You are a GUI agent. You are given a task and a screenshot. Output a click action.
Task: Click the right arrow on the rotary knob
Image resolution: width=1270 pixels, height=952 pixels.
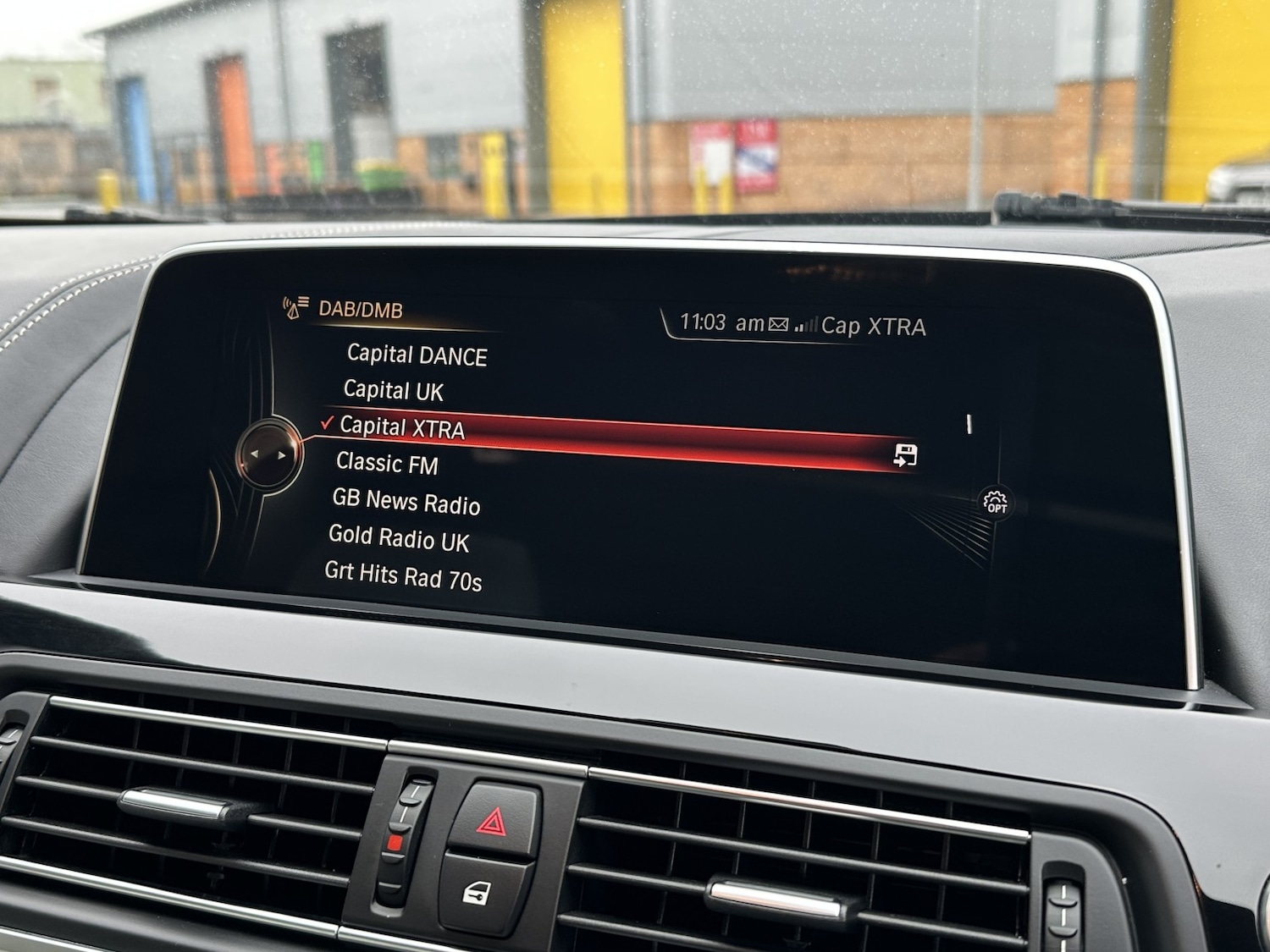pos(282,454)
